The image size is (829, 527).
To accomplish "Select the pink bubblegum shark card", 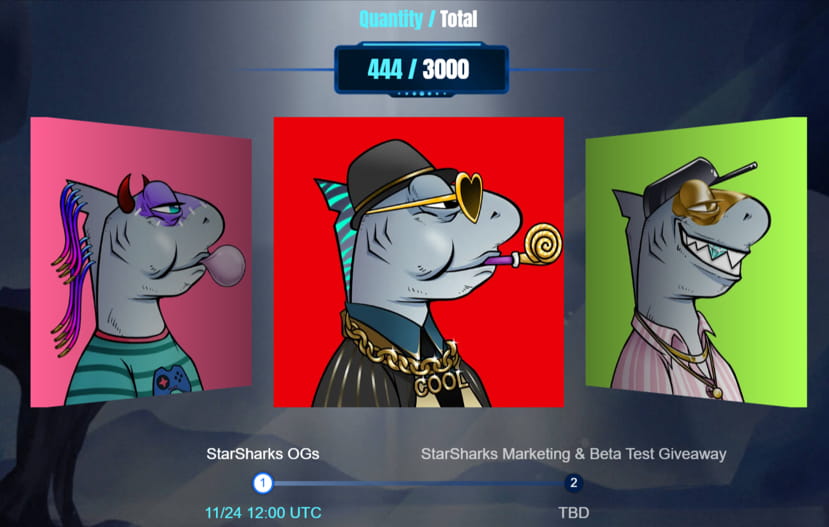I will point(140,263).
